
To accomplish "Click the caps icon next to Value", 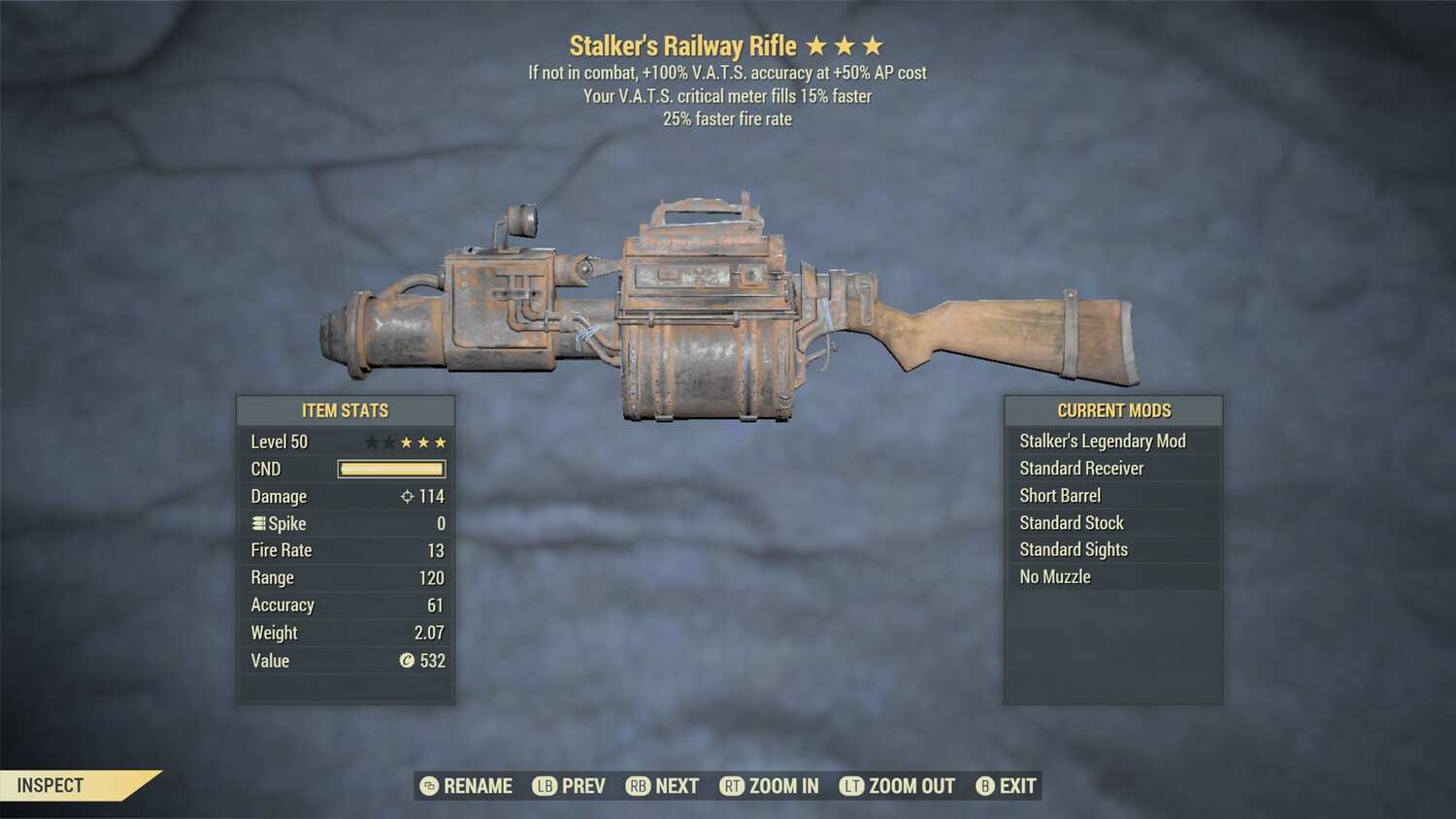I will click(404, 661).
